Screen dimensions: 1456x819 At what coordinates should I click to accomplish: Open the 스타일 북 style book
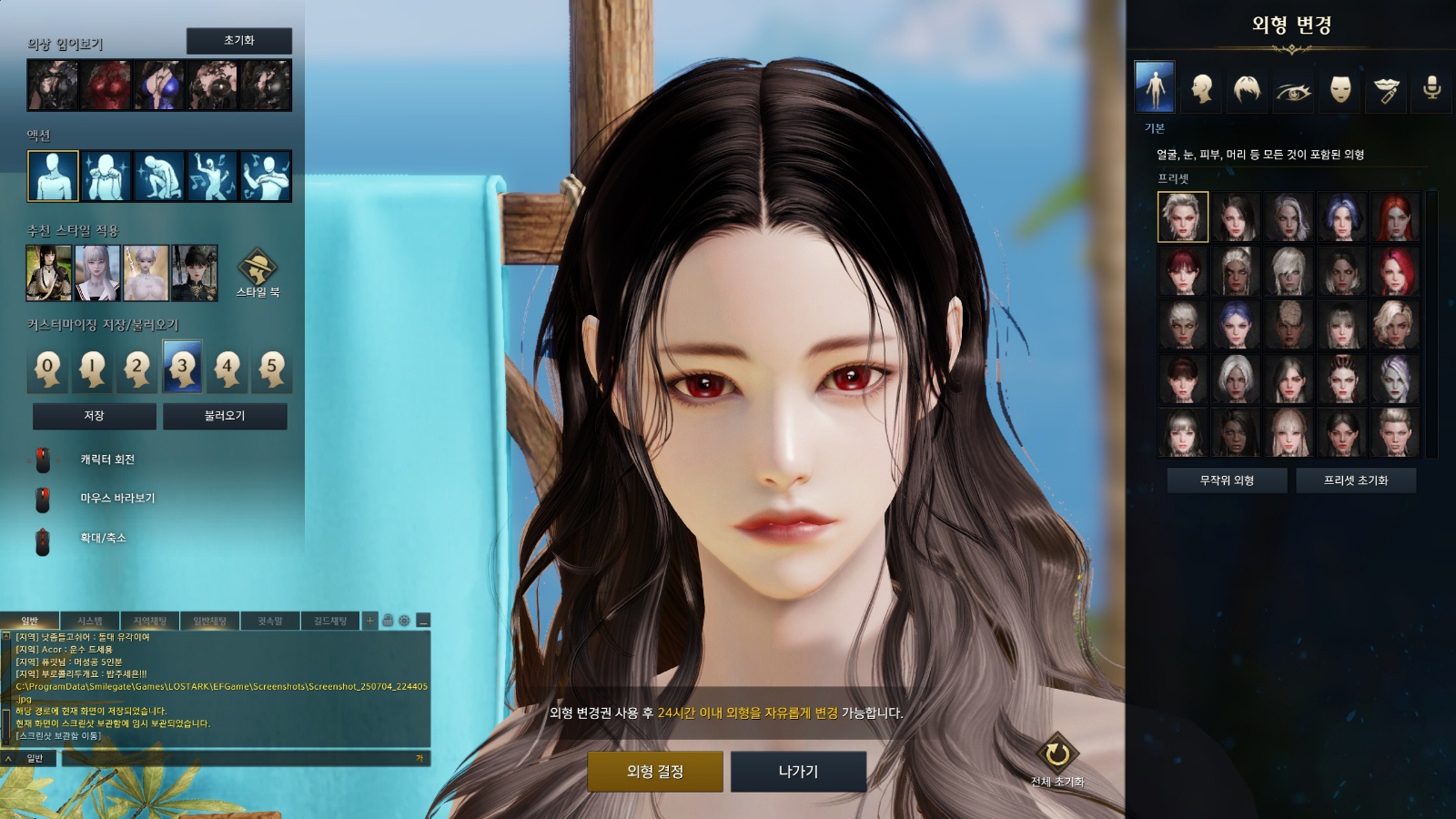point(258,272)
